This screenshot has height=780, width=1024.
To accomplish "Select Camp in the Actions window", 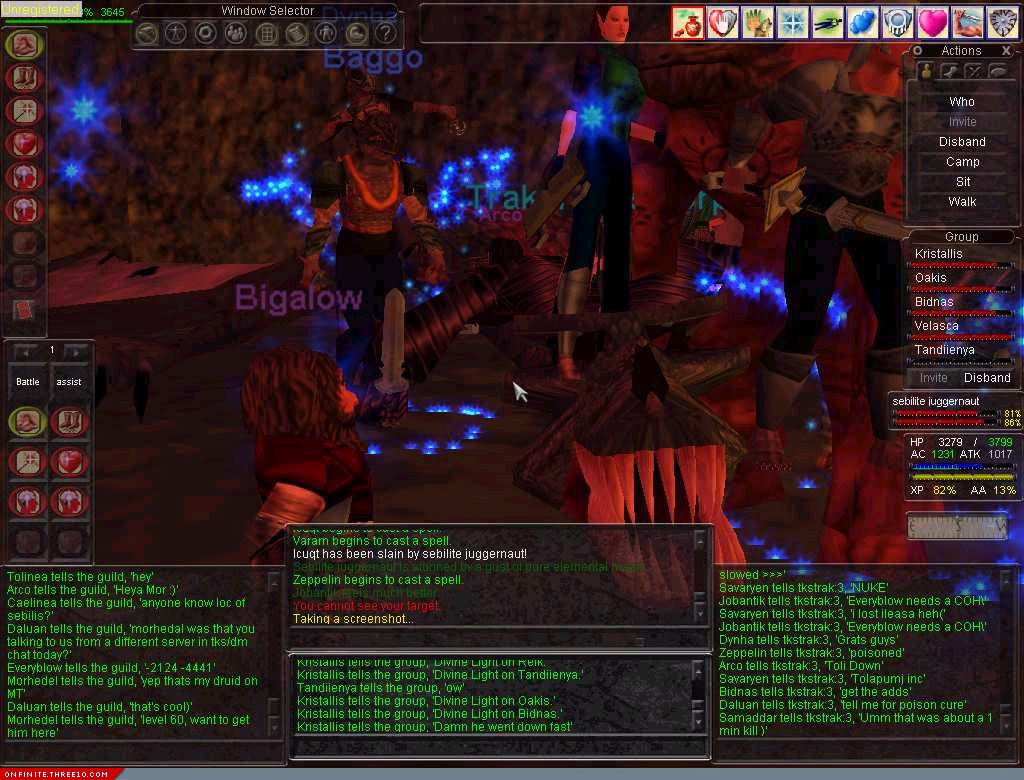I will (x=961, y=162).
